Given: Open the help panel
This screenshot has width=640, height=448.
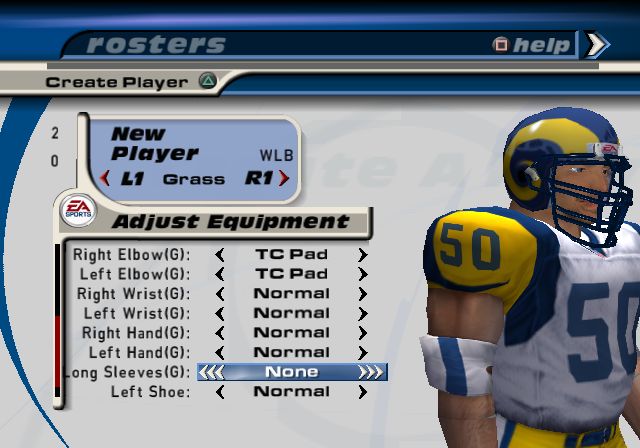Looking at the screenshot, I should [533, 45].
